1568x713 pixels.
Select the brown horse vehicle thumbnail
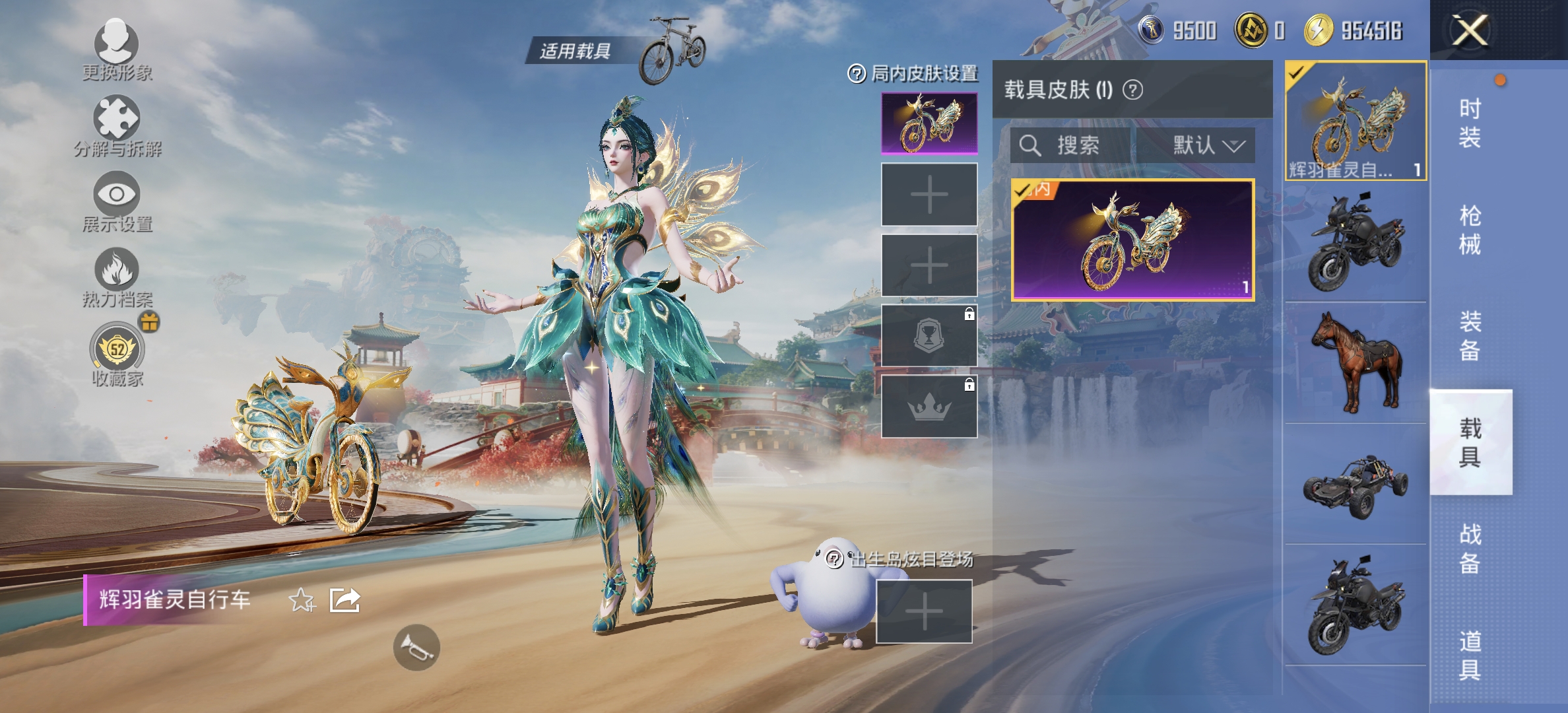pyautogui.click(x=1356, y=362)
